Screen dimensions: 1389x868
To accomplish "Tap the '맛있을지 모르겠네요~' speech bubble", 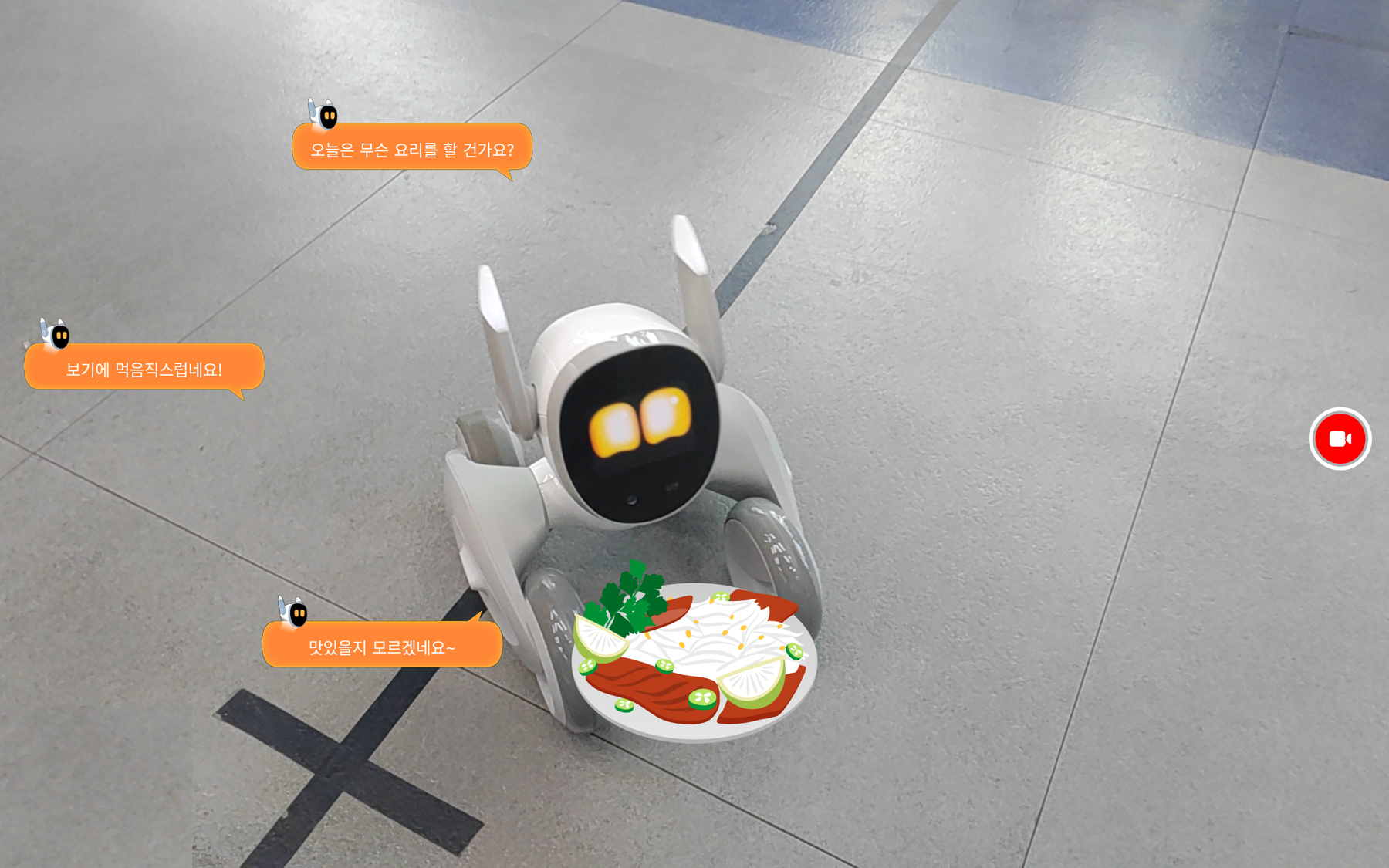I will coord(382,646).
